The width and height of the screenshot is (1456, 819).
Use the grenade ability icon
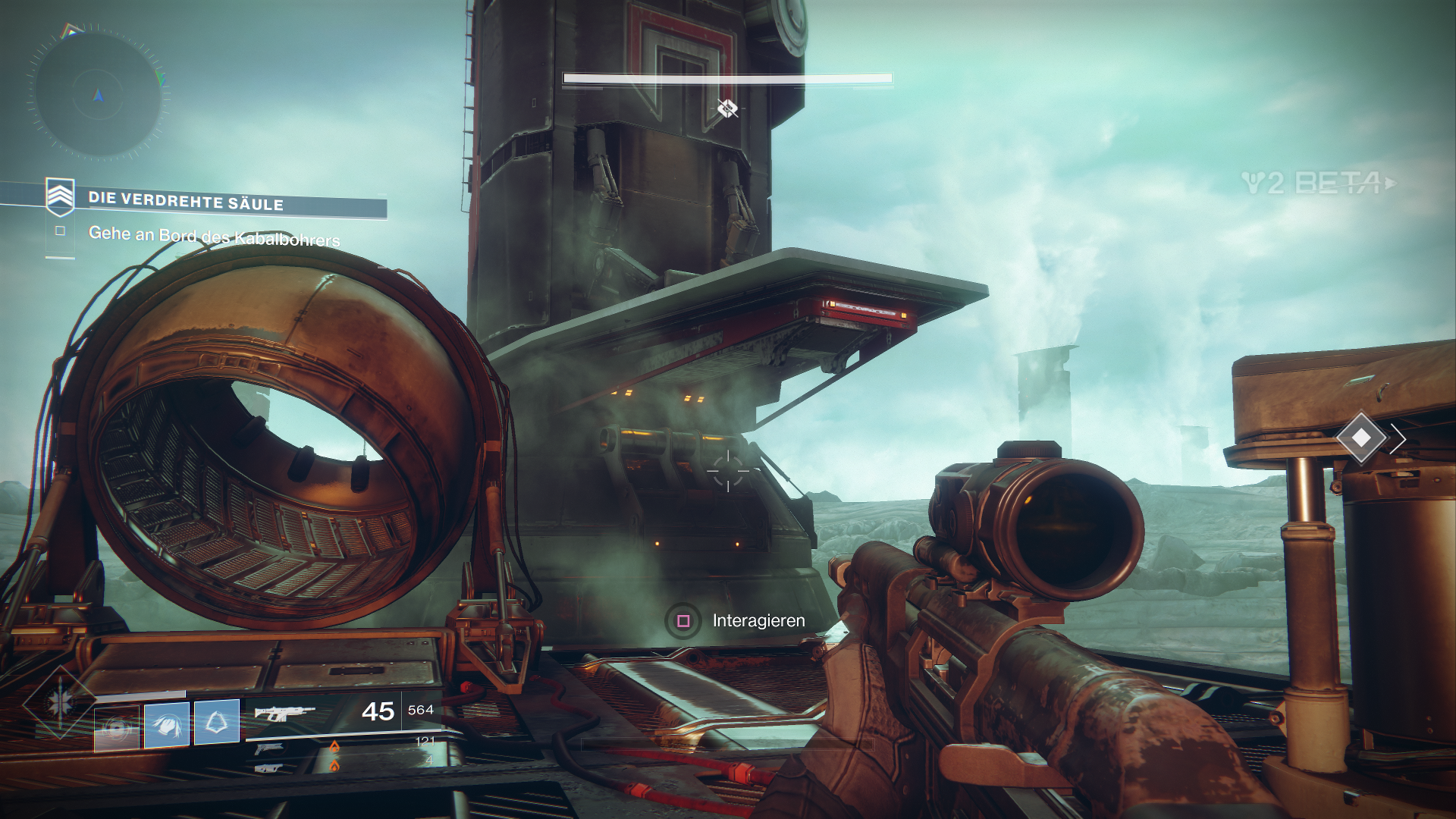point(117,728)
